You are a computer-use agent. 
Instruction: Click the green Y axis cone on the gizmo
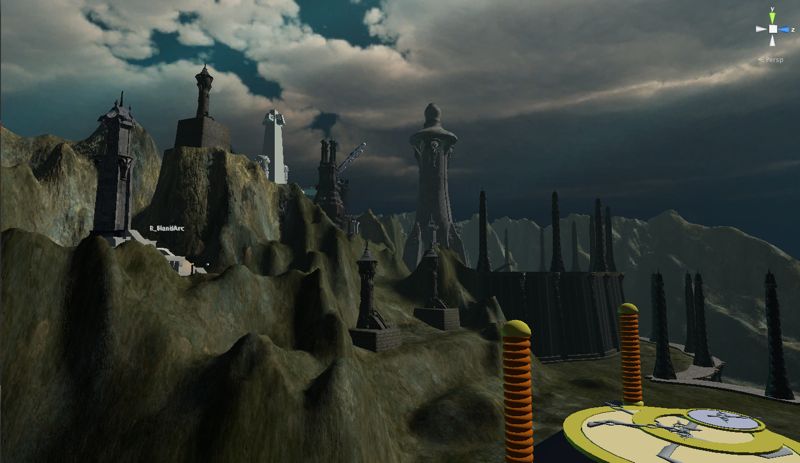772,15
